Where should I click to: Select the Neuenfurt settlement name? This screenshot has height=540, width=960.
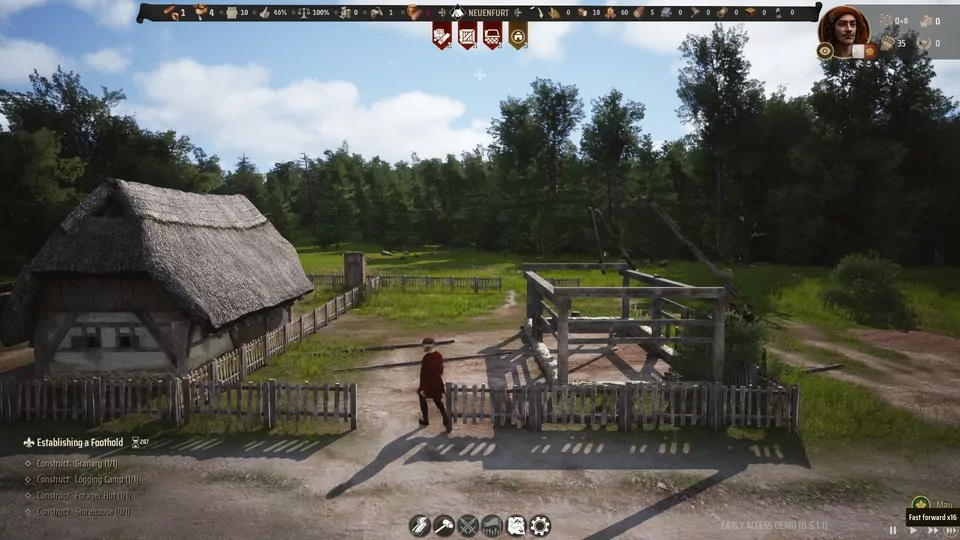[489, 13]
